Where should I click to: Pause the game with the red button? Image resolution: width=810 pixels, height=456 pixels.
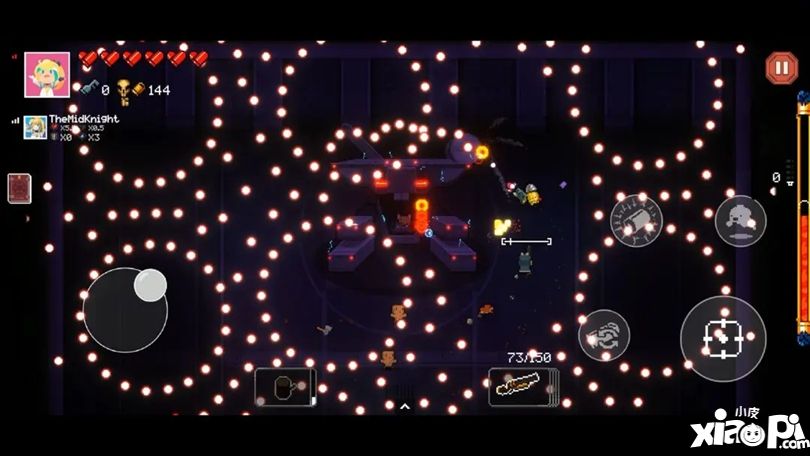[781, 68]
